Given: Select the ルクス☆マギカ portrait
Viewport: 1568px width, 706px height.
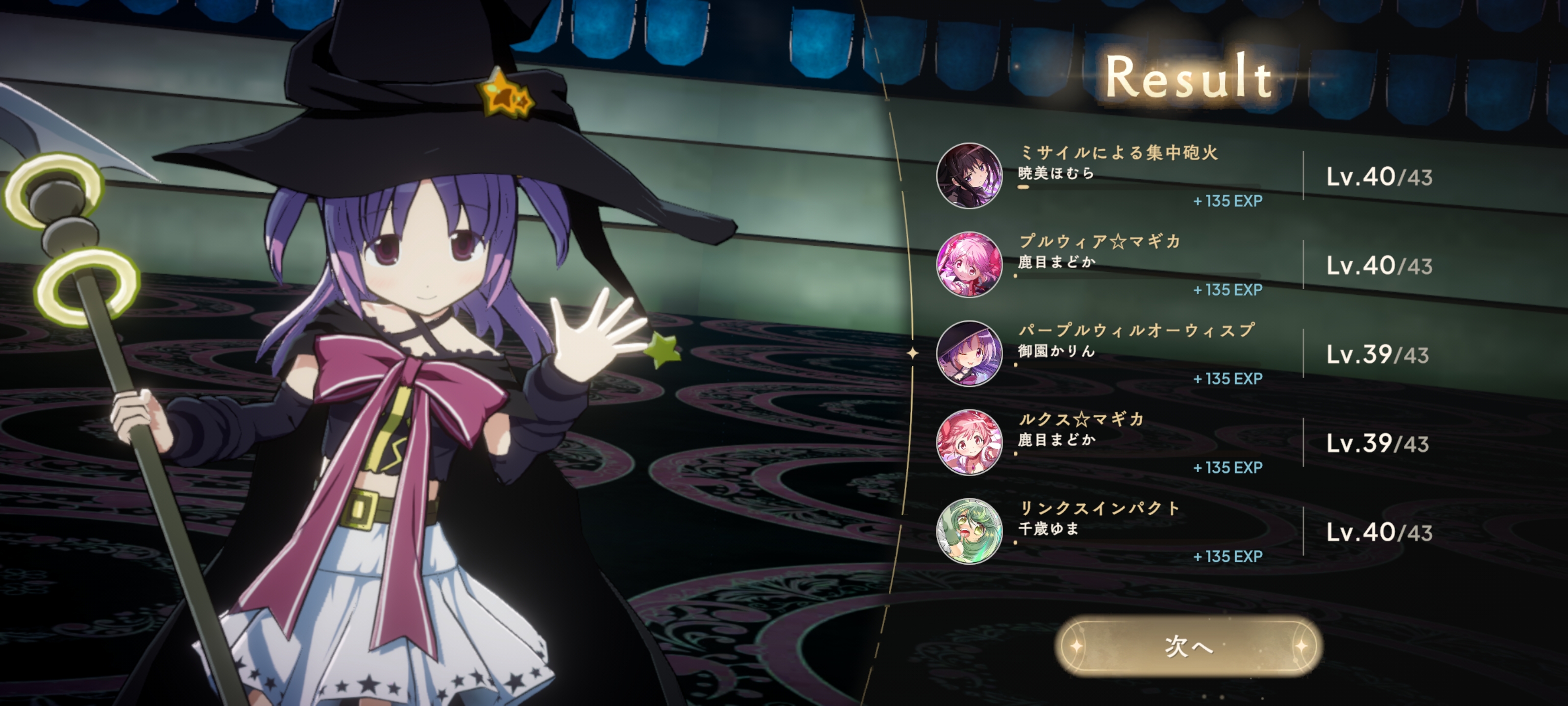Looking at the screenshot, I should (x=969, y=443).
